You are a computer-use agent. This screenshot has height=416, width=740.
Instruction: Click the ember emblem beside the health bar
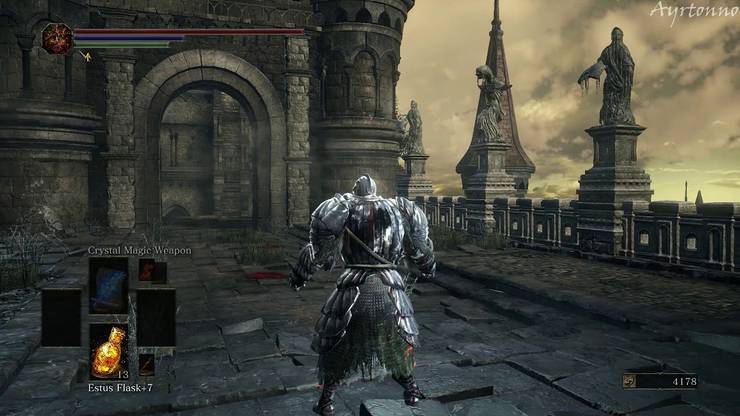coord(56,38)
